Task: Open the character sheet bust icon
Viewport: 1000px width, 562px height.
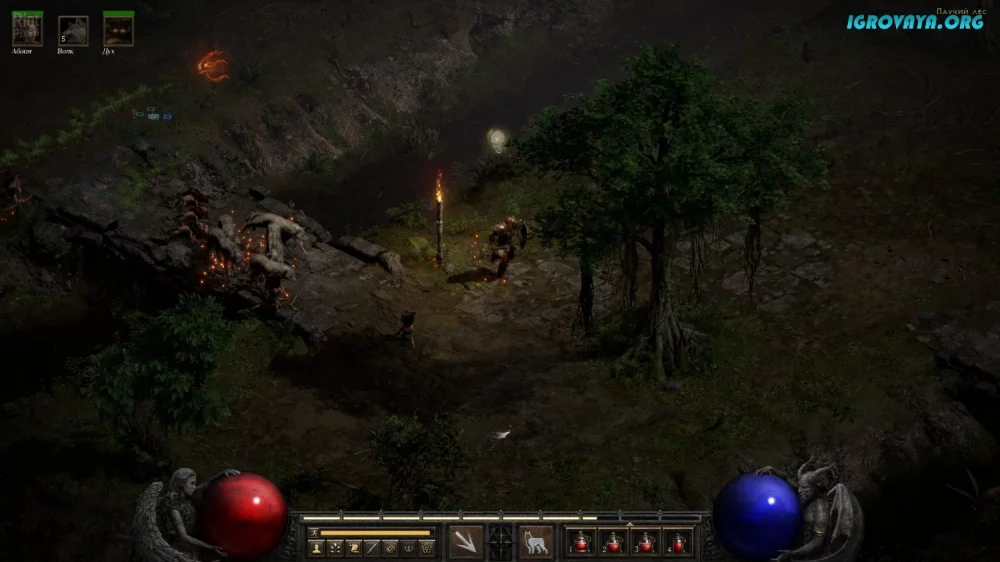Action: click(316, 548)
